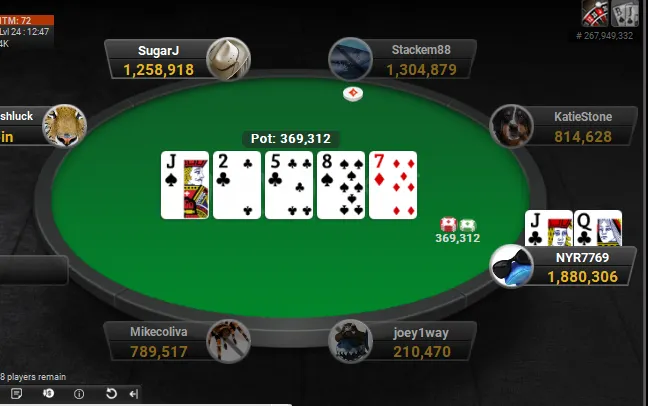648x406 pixels.
Task: Select SugarJ's player panel
Action: click(160, 59)
